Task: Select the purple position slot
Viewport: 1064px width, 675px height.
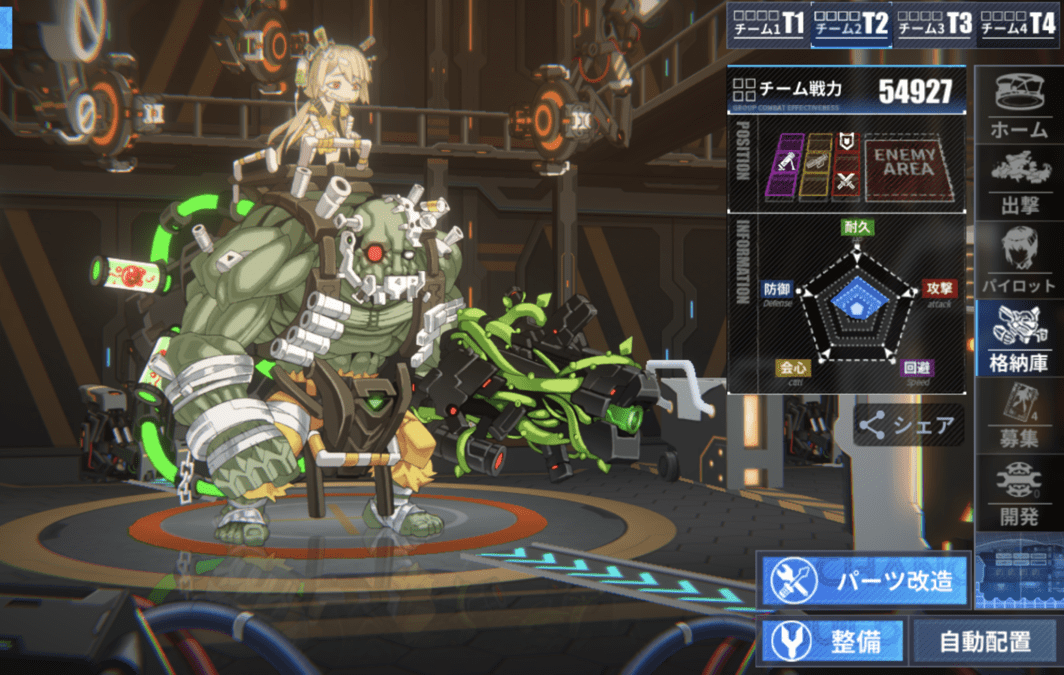Action: point(787,165)
